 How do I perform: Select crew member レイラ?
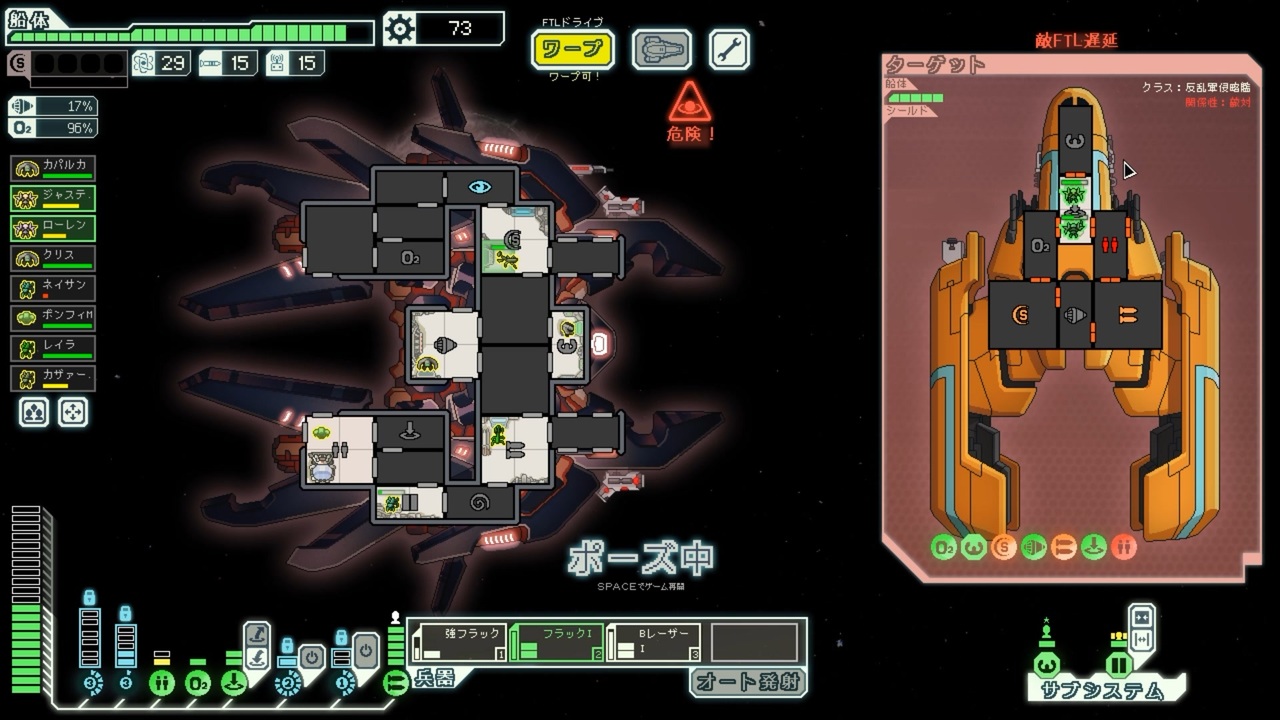[53, 349]
